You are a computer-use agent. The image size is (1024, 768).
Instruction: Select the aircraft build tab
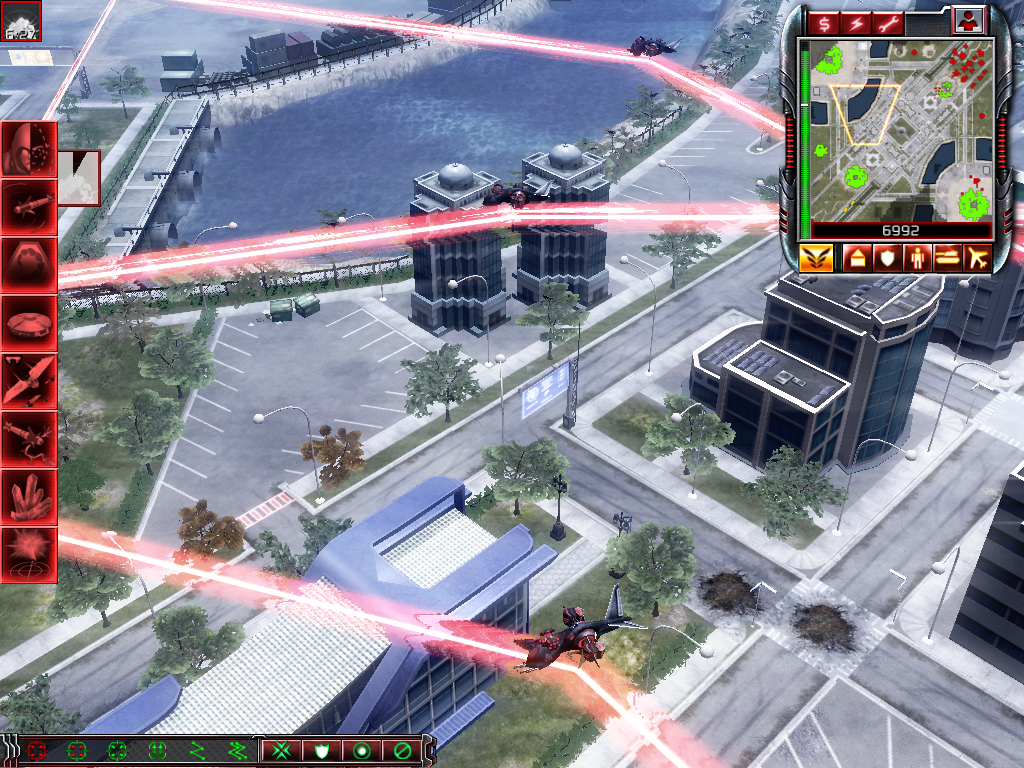coord(977,258)
